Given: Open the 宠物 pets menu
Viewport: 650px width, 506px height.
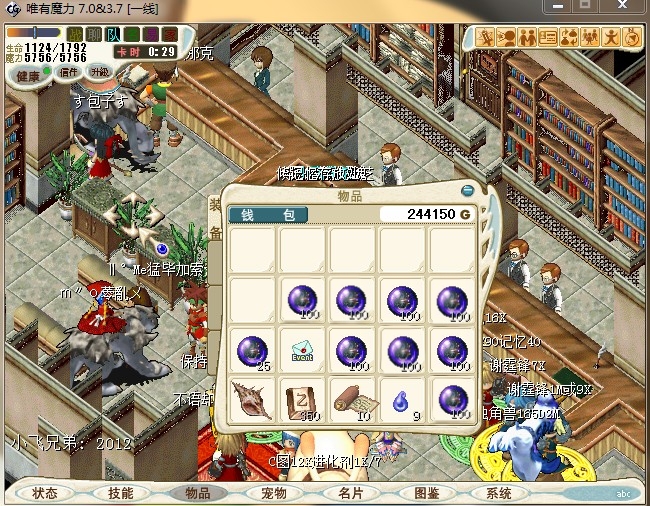Looking at the screenshot, I should (x=274, y=493).
